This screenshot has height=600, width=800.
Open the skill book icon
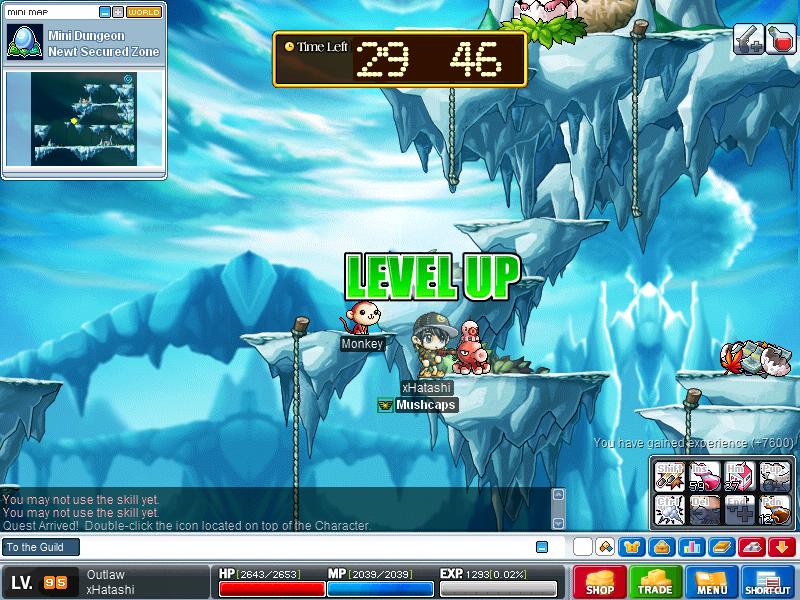(x=720, y=547)
